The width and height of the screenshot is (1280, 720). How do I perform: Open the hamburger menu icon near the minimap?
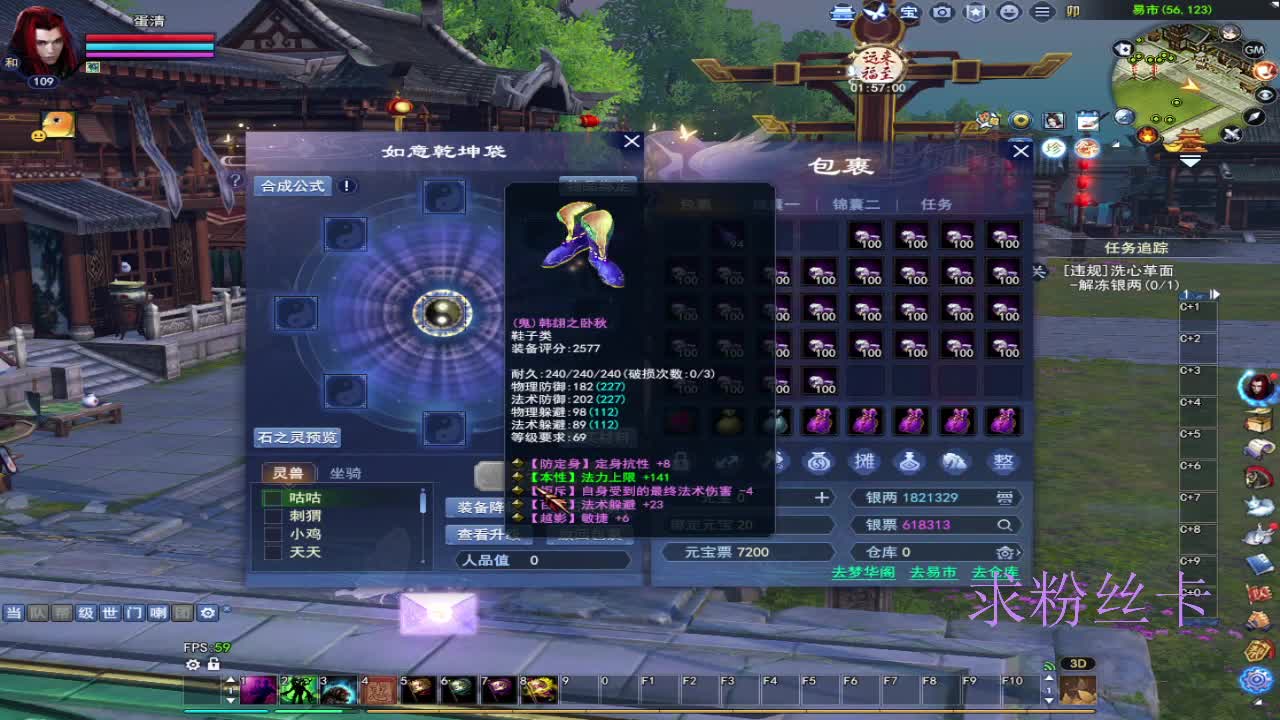pyautogui.click(x=1042, y=12)
